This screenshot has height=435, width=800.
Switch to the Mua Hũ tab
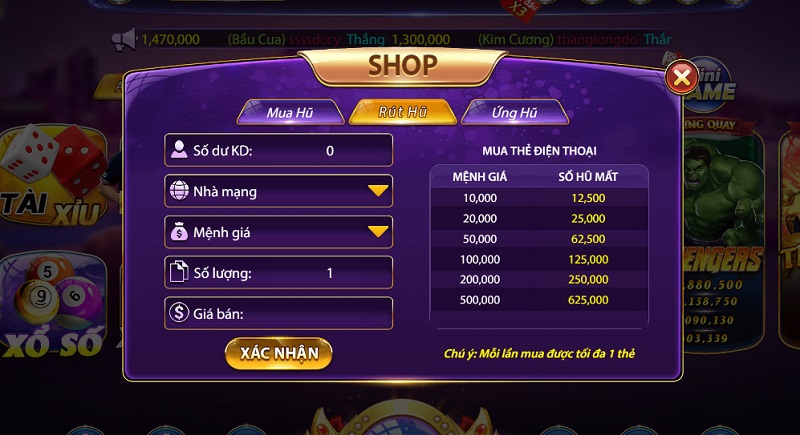[x=290, y=112]
